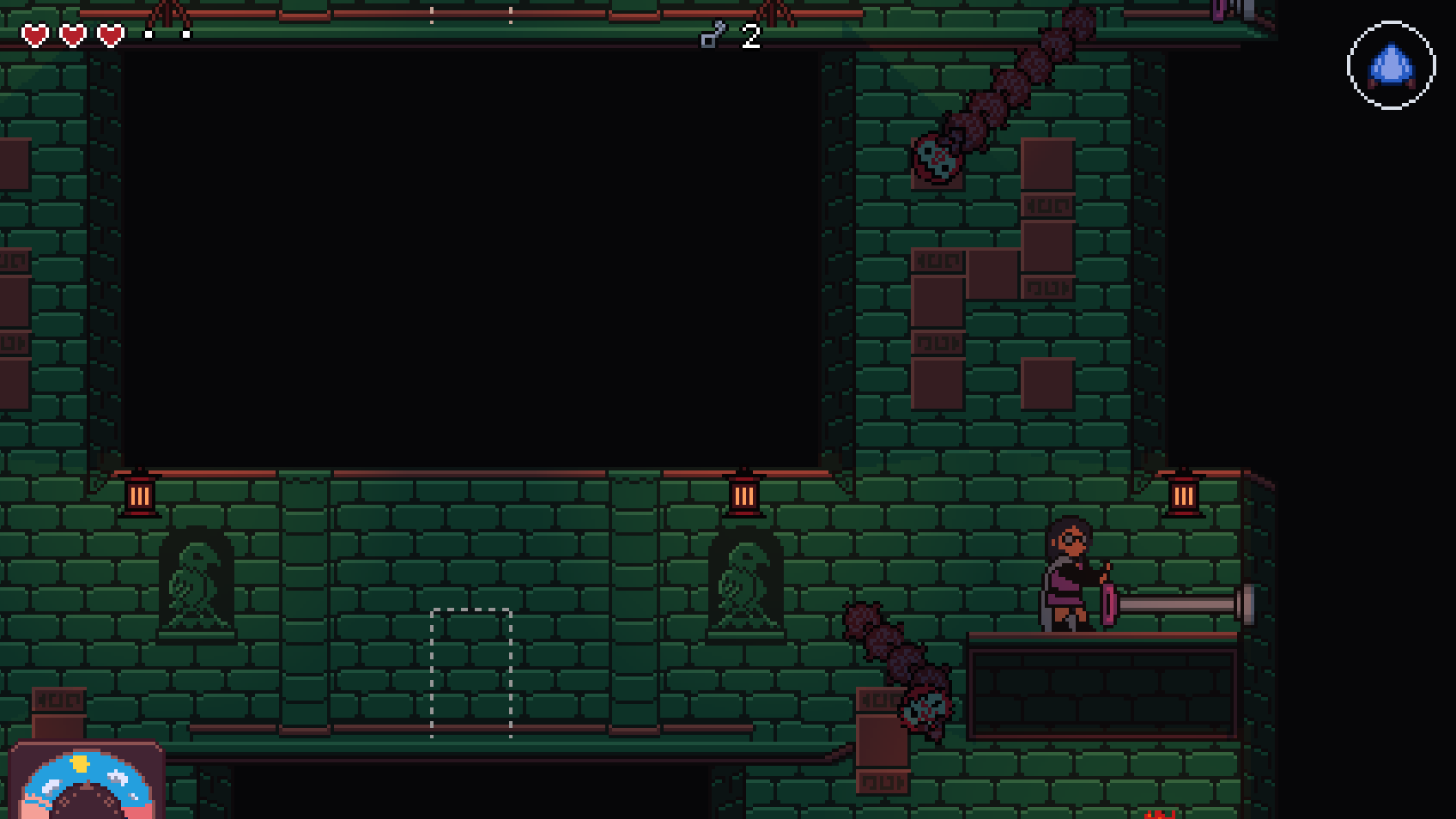Click the white dot next to the hearts
This screenshot has width=1456, height=819.
[x=148, y=36]
